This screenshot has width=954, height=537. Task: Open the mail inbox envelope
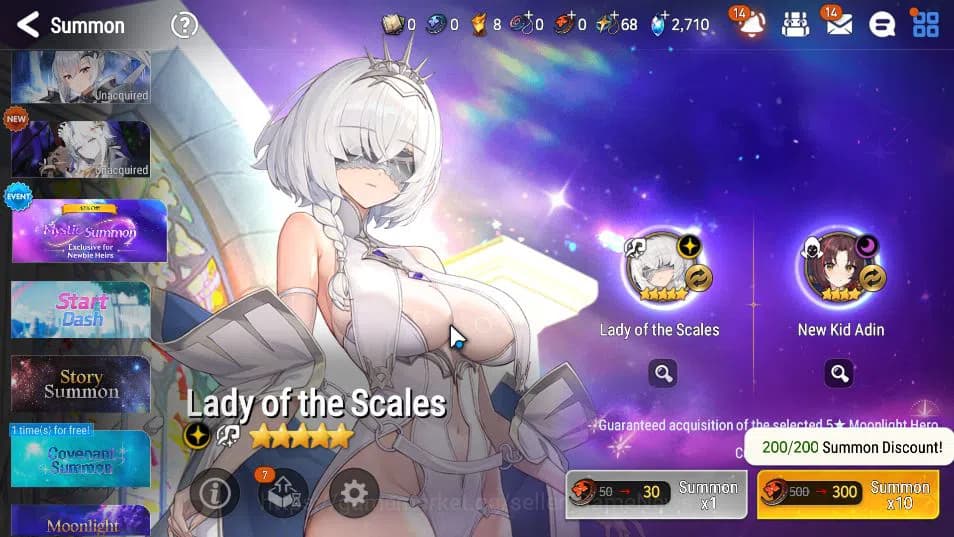(839, 25)
